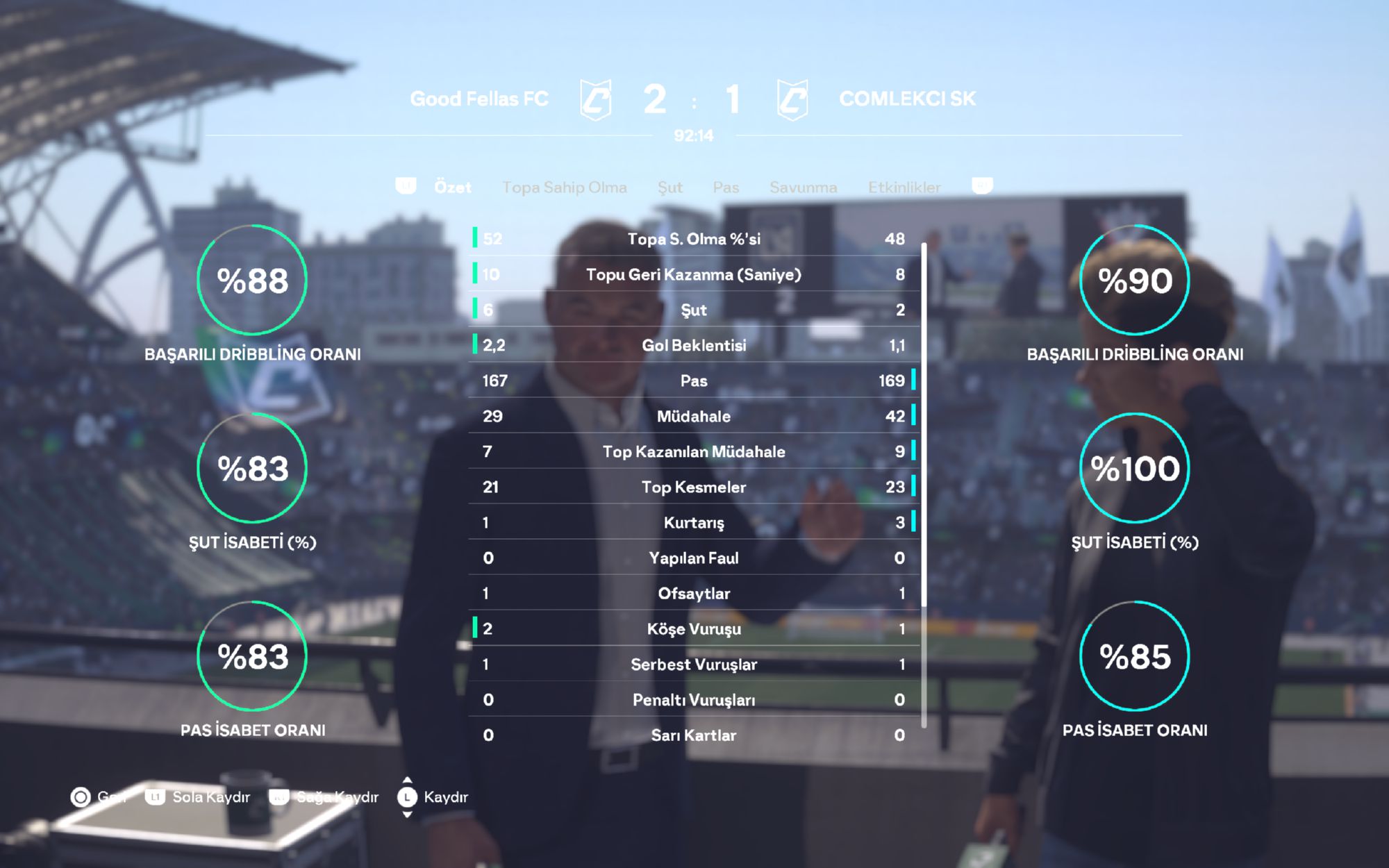1389x868 pixels.
Task: Click the stats list vertical scrollbar
Action: tap(924, 424)
